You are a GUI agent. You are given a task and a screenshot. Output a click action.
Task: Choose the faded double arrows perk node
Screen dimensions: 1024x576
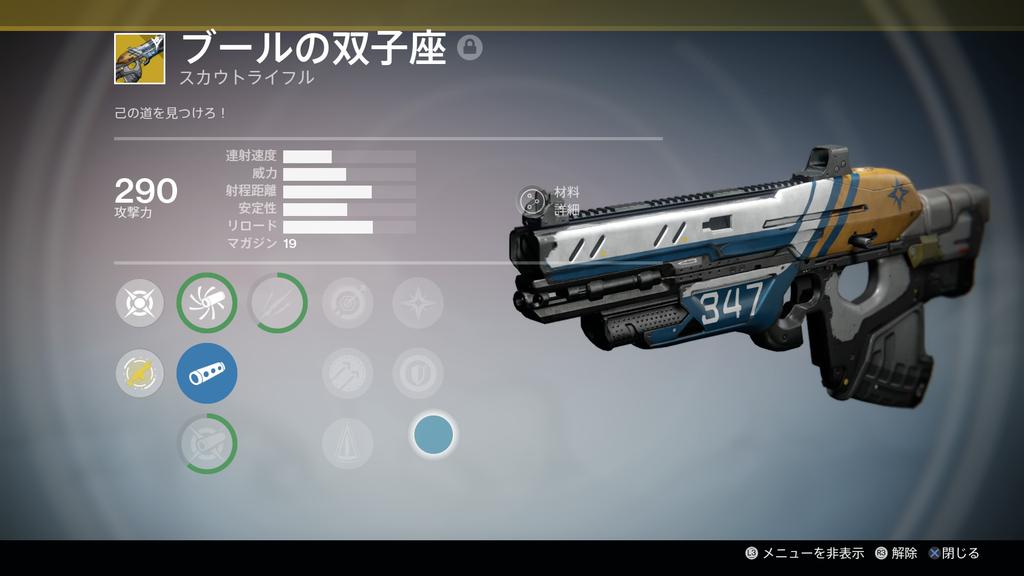(x=348, y=373)
